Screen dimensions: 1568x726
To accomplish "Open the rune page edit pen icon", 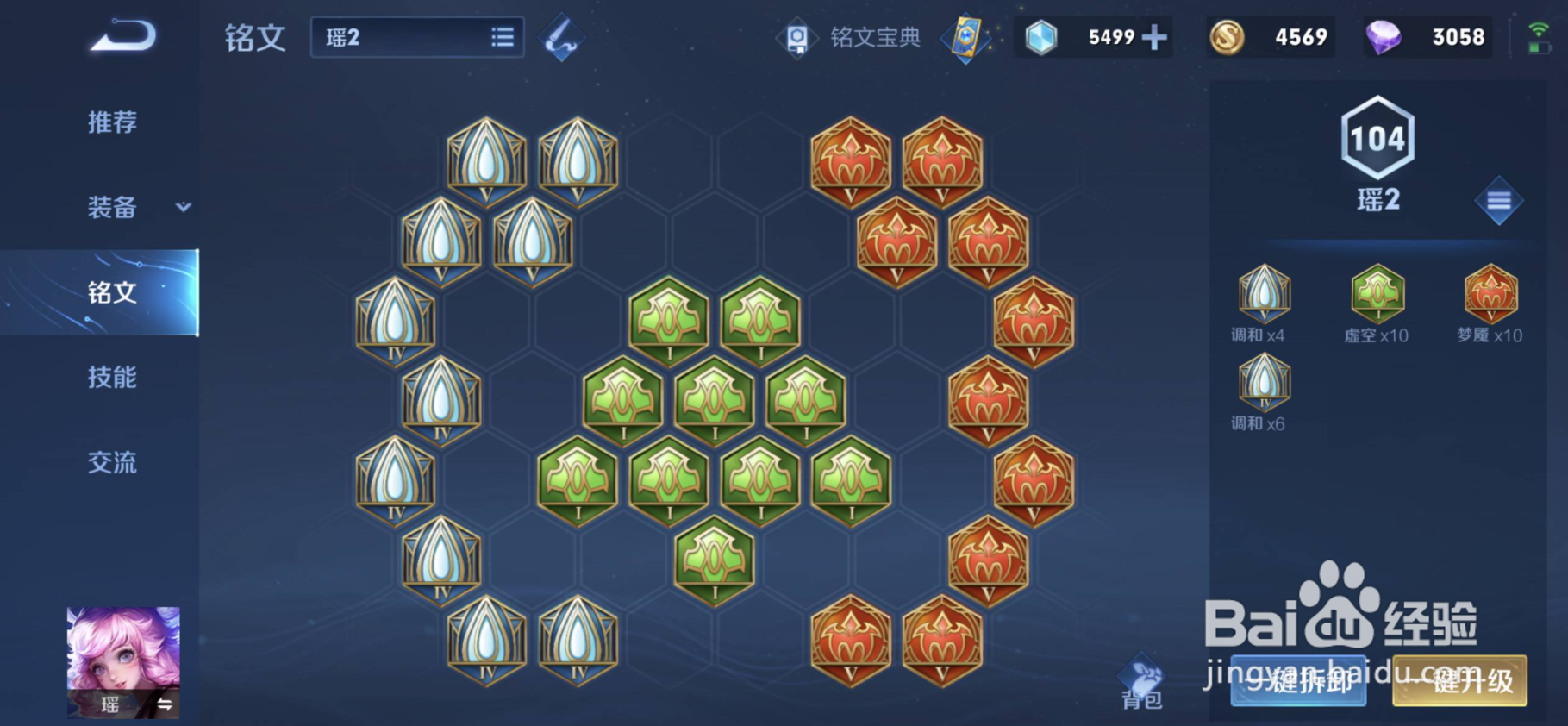I will click(x=561, y=38).
